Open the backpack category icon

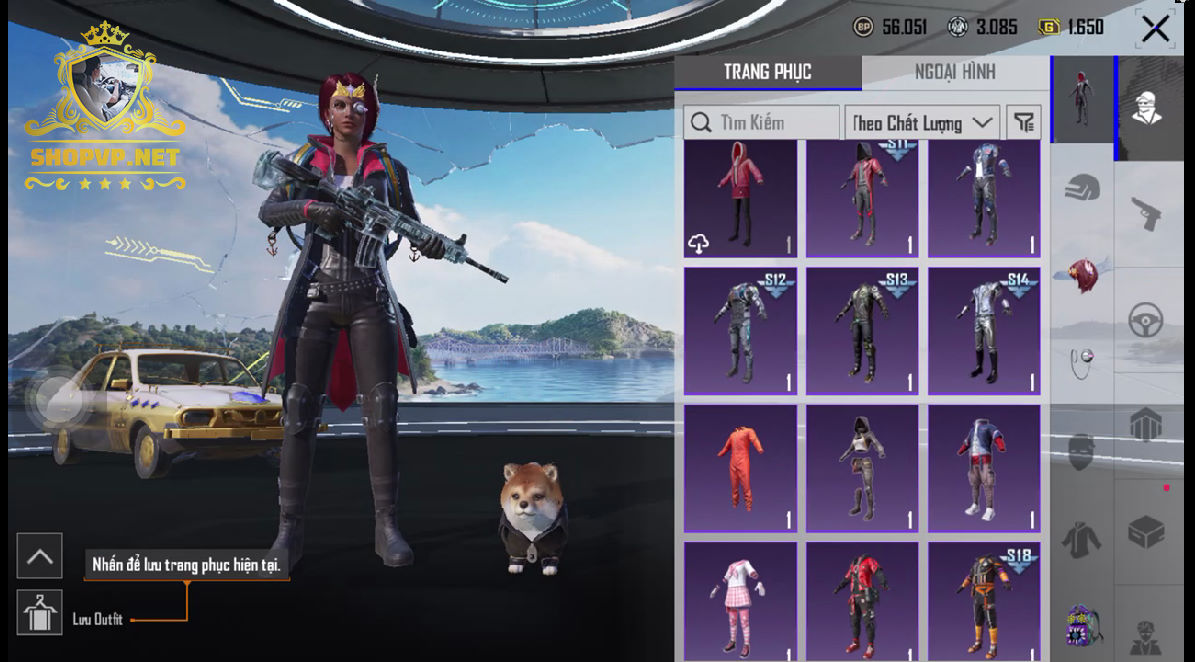point(1082,627)
